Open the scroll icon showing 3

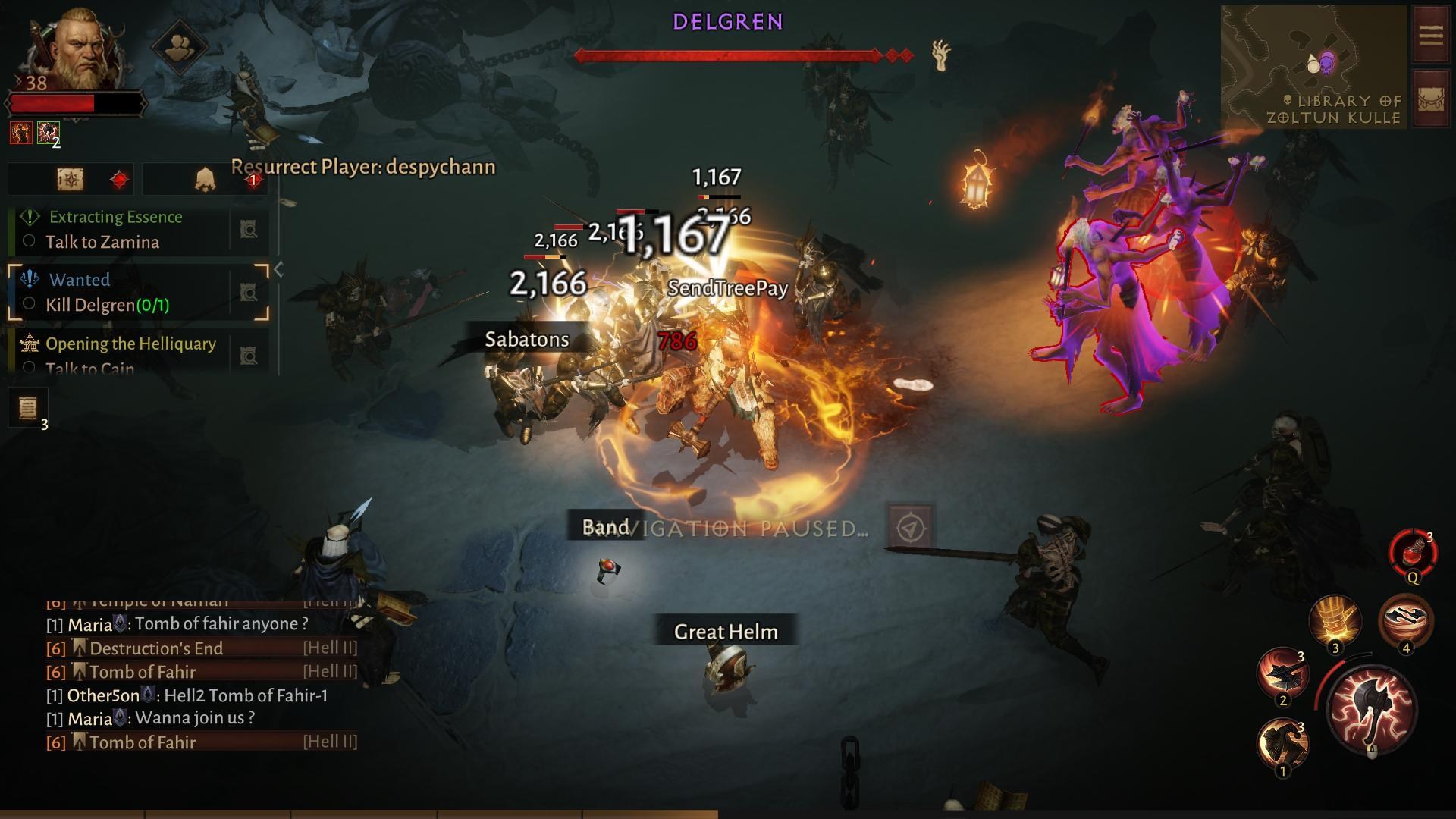point(28,408)
